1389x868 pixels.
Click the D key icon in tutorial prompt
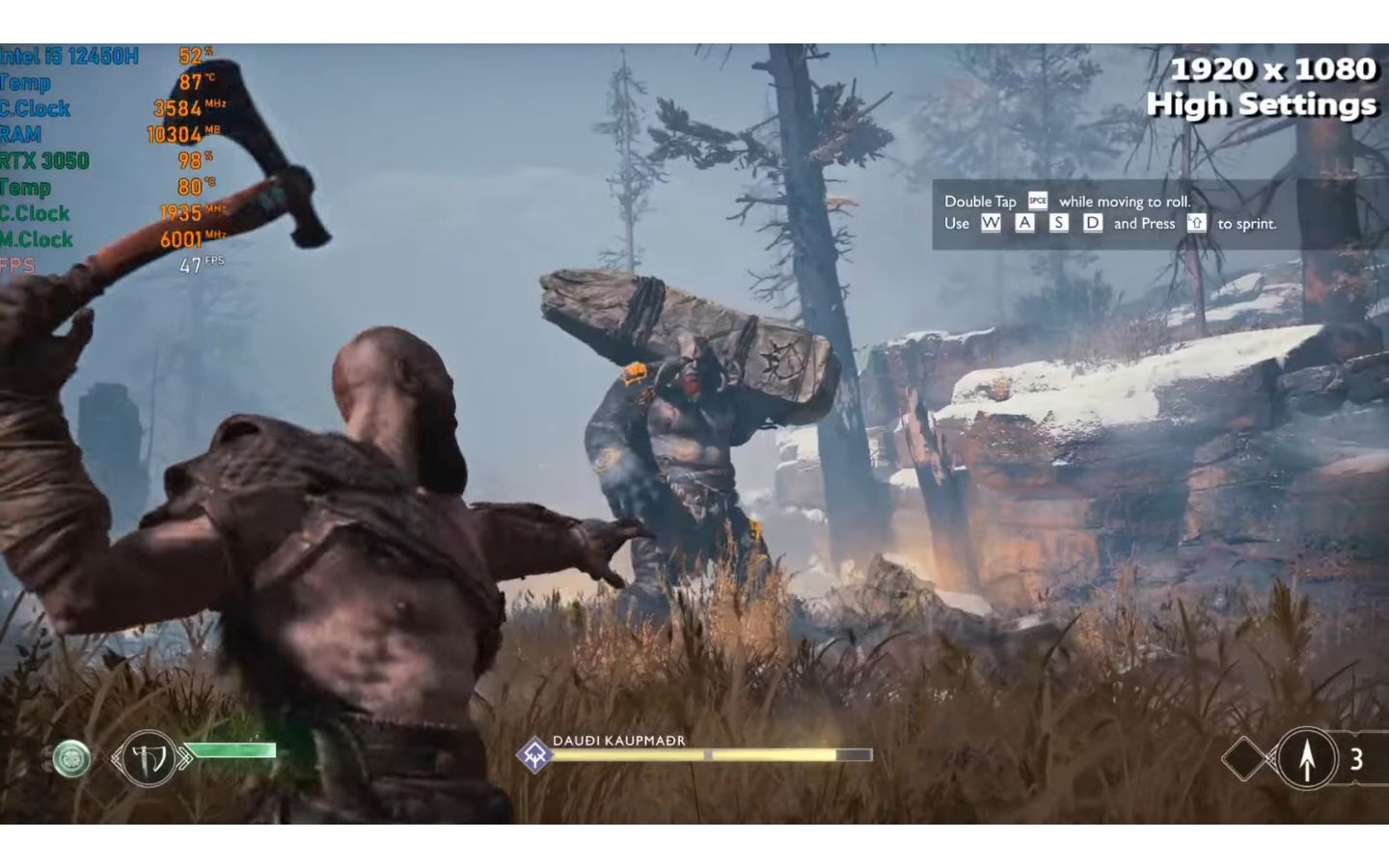[x=1093, y=223]
